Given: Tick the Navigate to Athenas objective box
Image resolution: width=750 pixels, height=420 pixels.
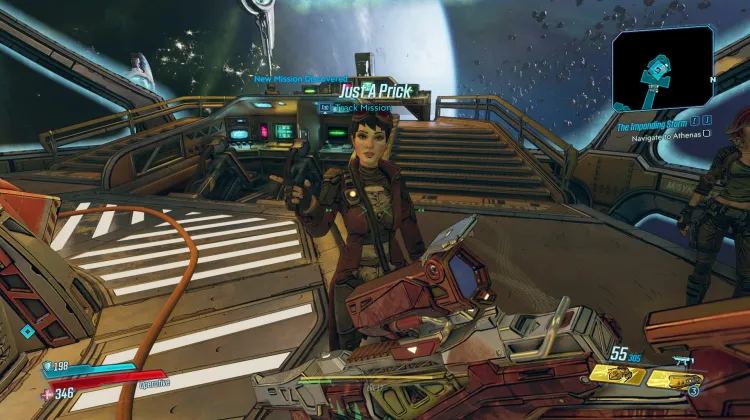Looking at the screenshot, I should point(707,134).
